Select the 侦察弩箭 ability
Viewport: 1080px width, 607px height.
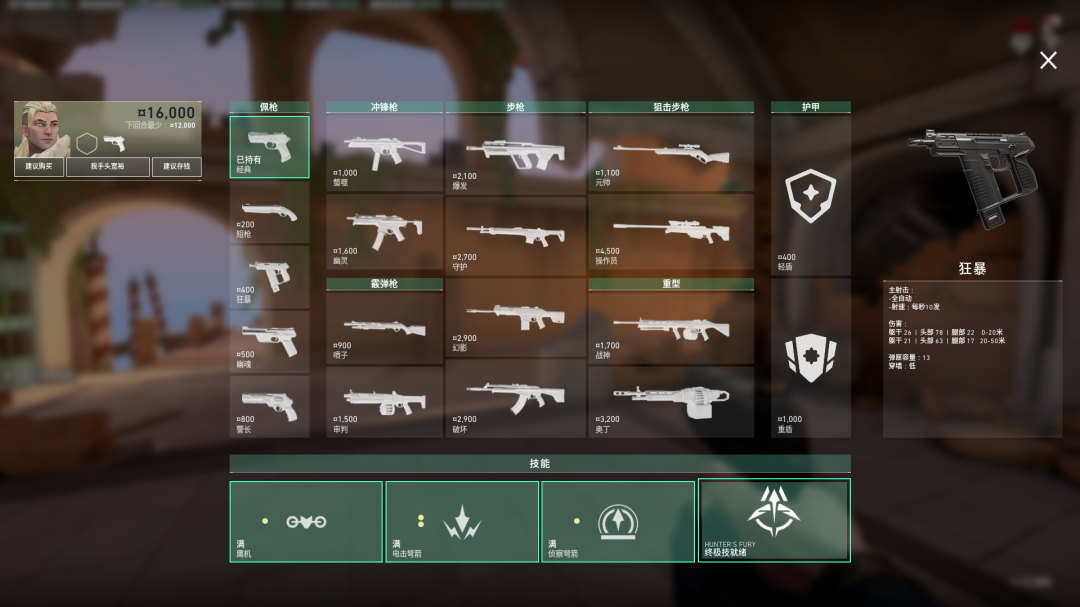coord(618,521)
